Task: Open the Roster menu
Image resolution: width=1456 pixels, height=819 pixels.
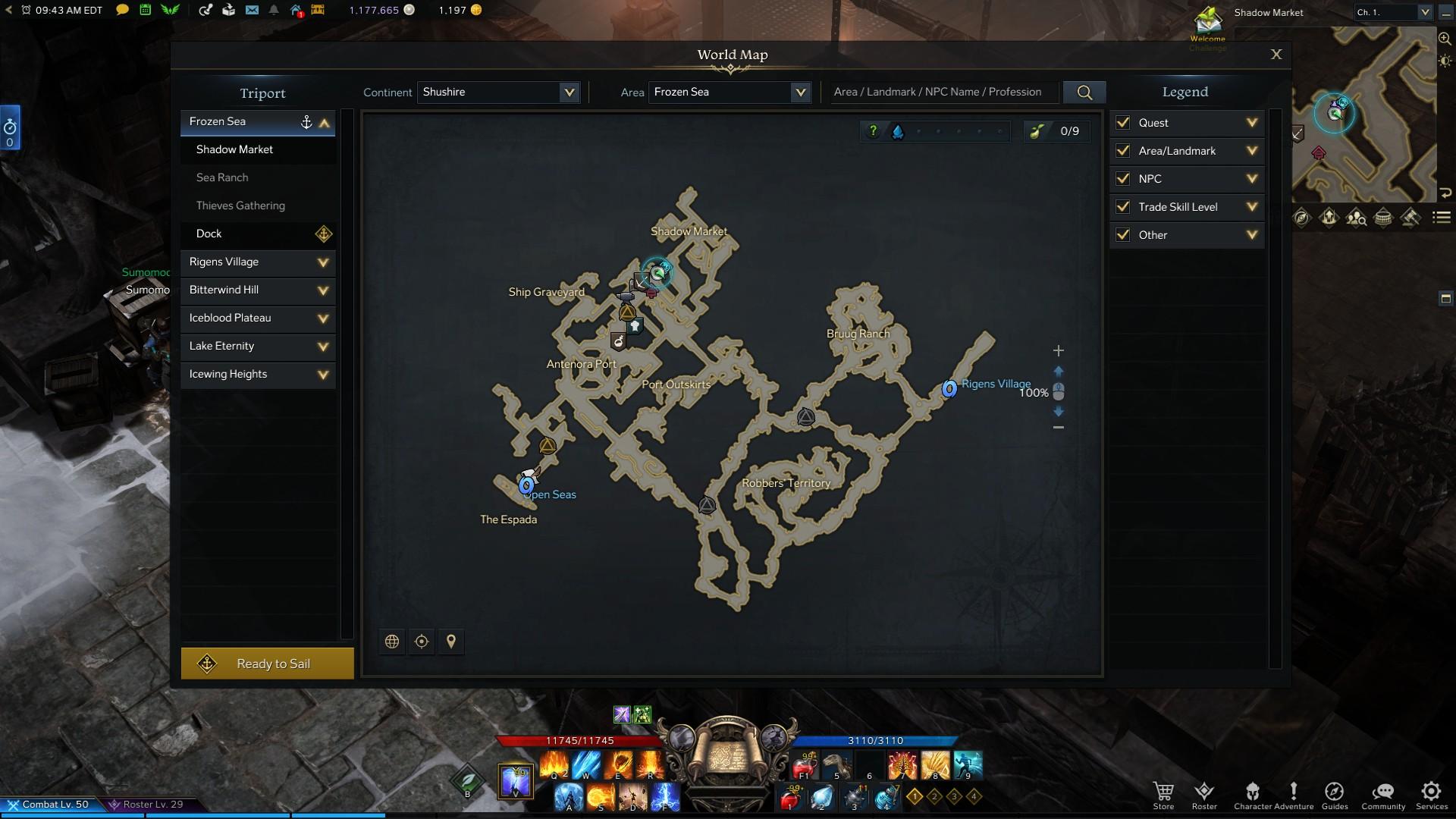Action: [x=1204, y=794]
